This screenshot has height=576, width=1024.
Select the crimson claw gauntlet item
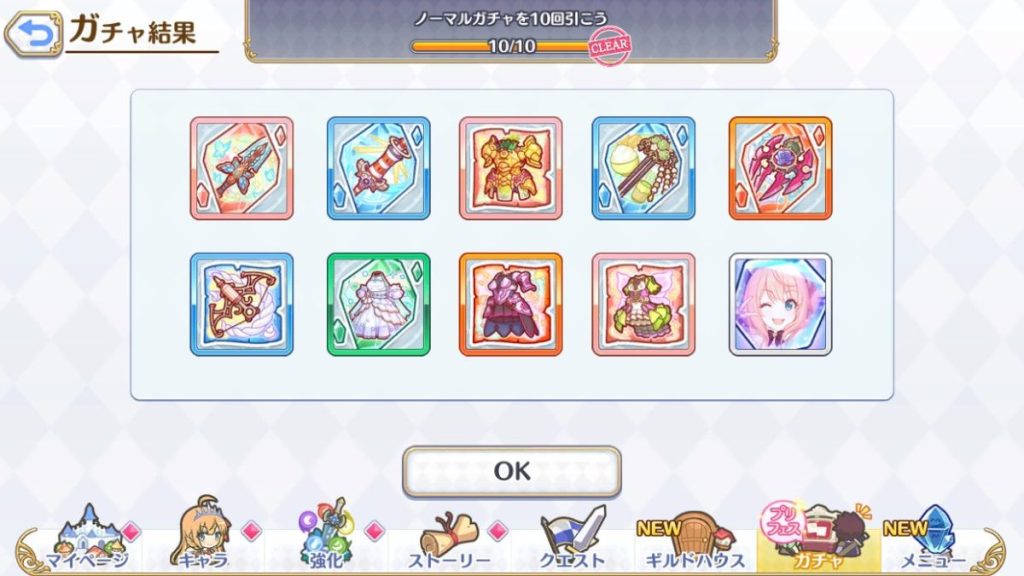click(780, 168)
